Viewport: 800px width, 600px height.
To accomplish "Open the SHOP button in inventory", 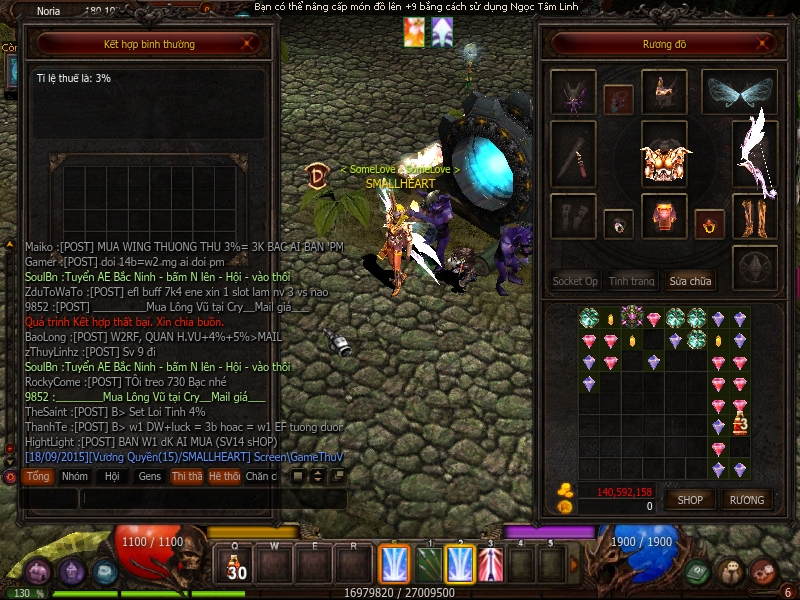I will [690, 500].
